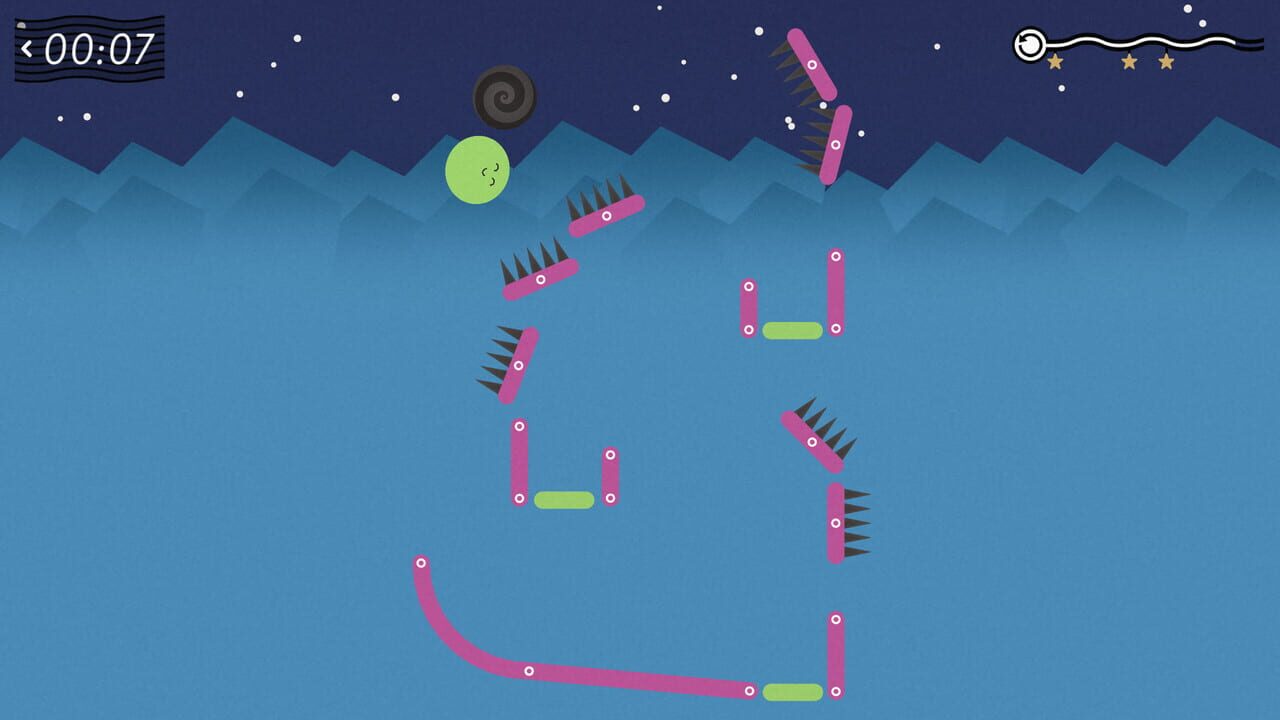Click the pivot on the small U-shaped cup upper right

(835, 257)
